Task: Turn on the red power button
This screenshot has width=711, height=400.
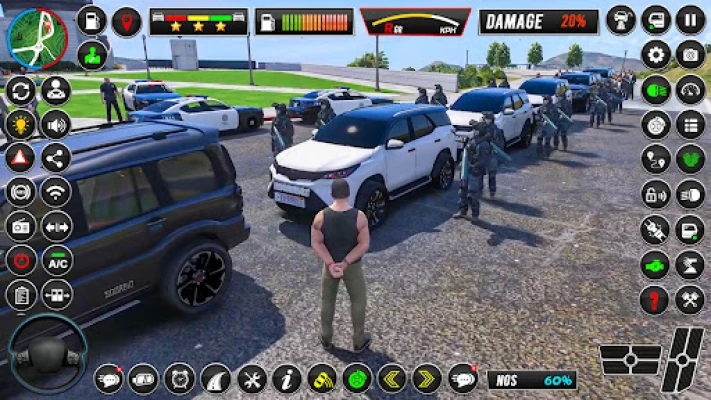Action: 20,261
